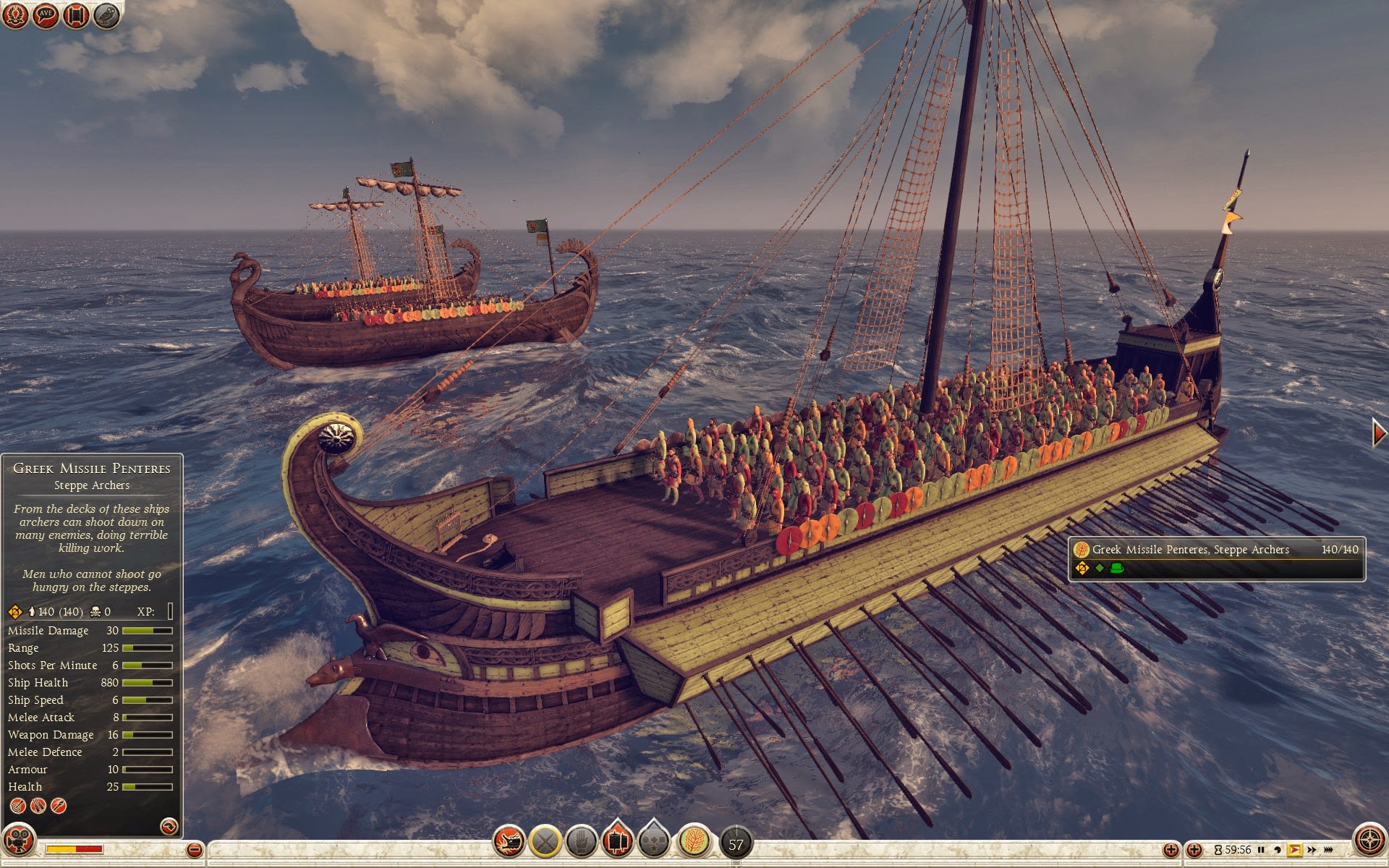The width and height of the screenshot is (1389, 868).
Task: Open the laurel wreath menu button
Action: pos(15,15)
